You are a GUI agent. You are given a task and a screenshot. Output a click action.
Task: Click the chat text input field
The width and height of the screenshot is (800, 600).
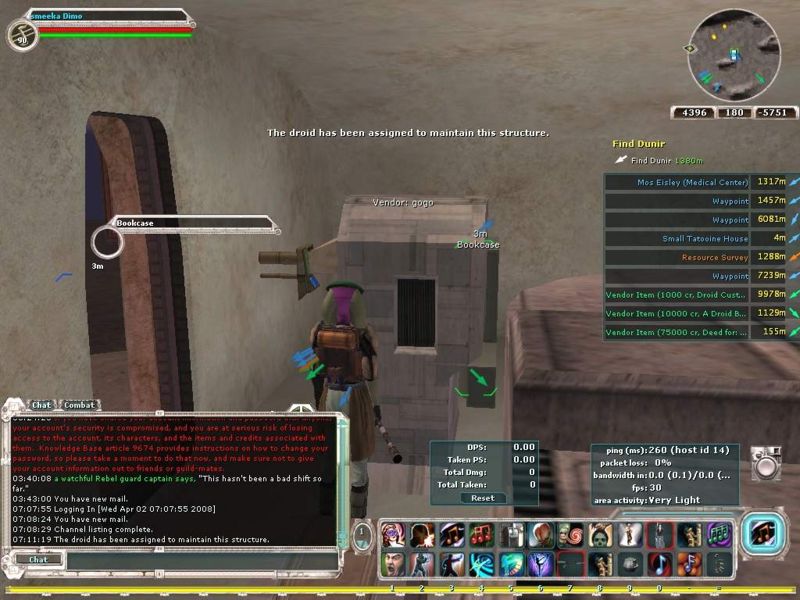pyautogui.click(x=190, y=559)
